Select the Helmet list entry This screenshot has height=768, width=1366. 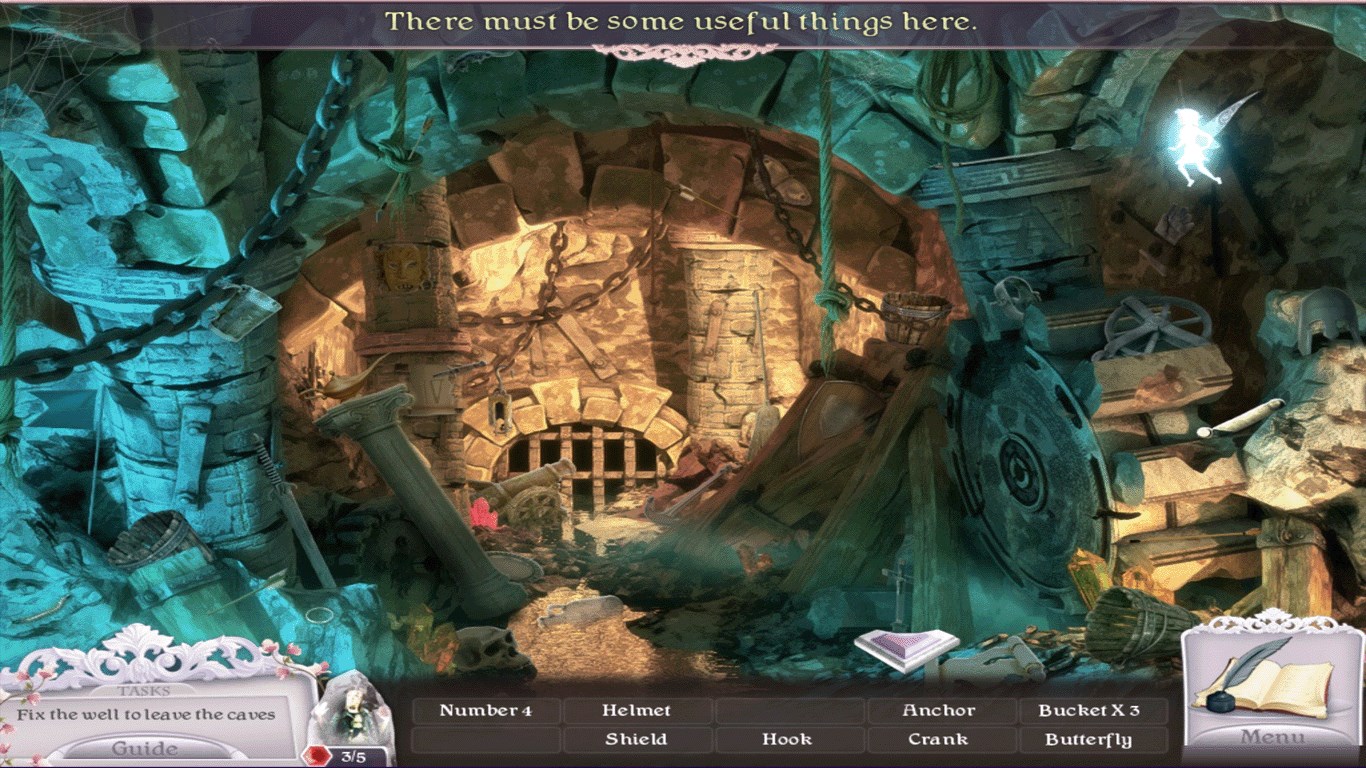[636, 711]
